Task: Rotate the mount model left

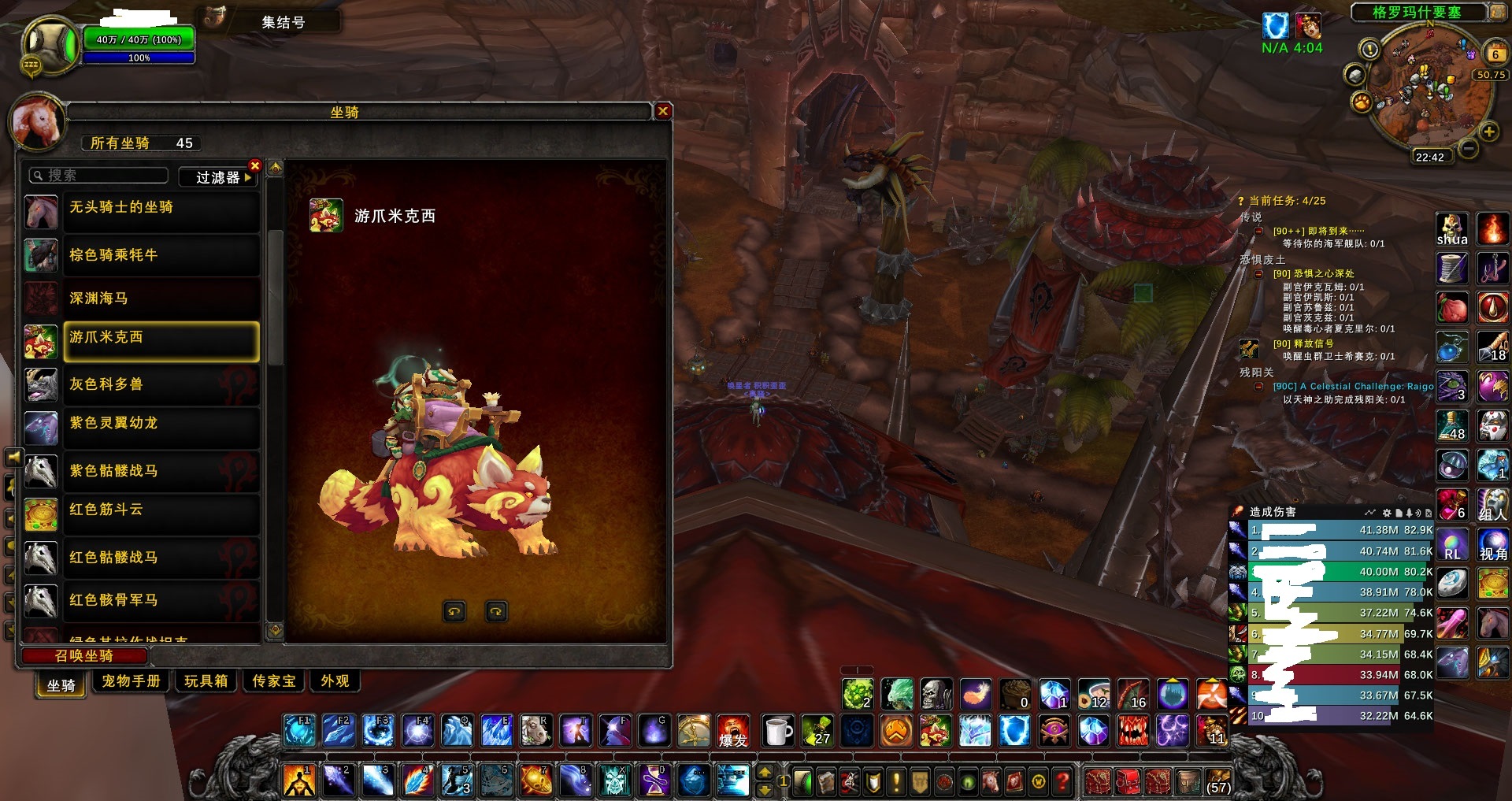Action: [454, 611]
